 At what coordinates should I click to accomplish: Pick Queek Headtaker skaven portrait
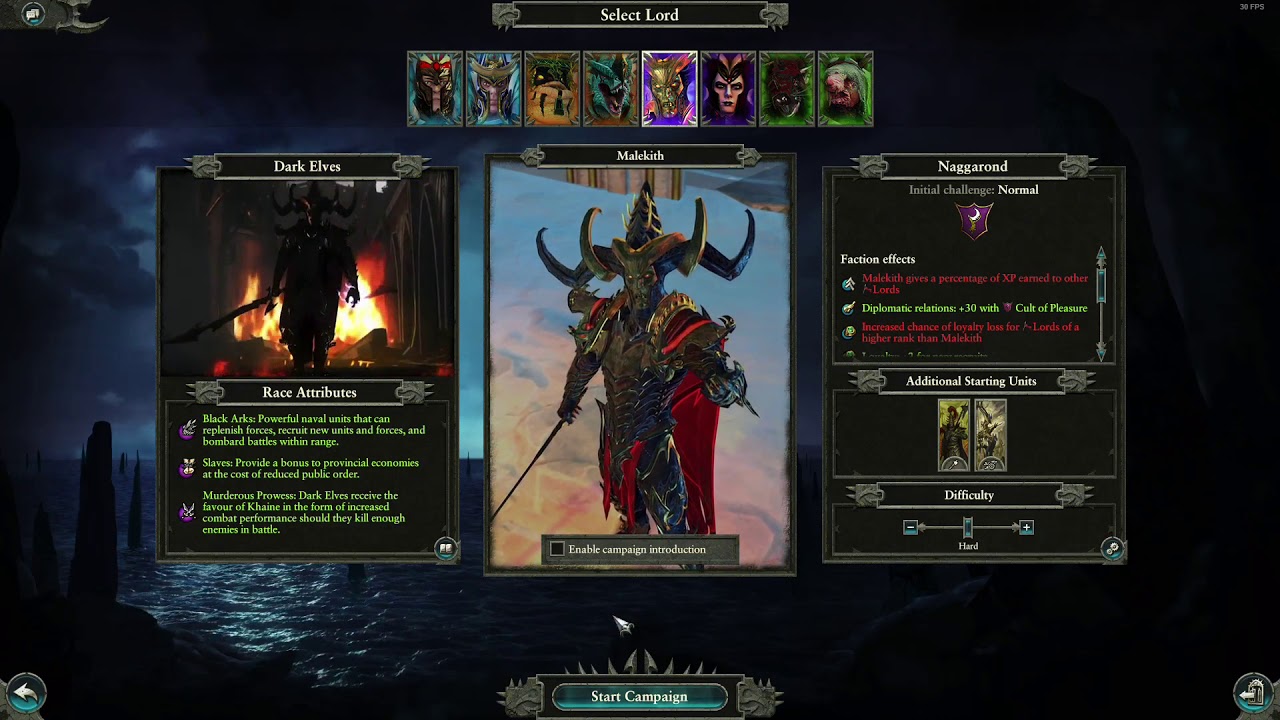point(786,89)
